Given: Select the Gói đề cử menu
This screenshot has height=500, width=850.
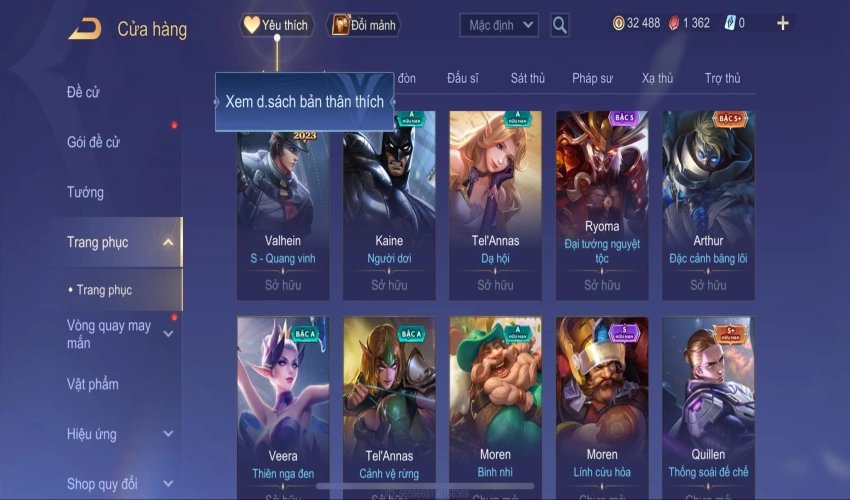Looking at the screenshot, I should click(93, 143).
